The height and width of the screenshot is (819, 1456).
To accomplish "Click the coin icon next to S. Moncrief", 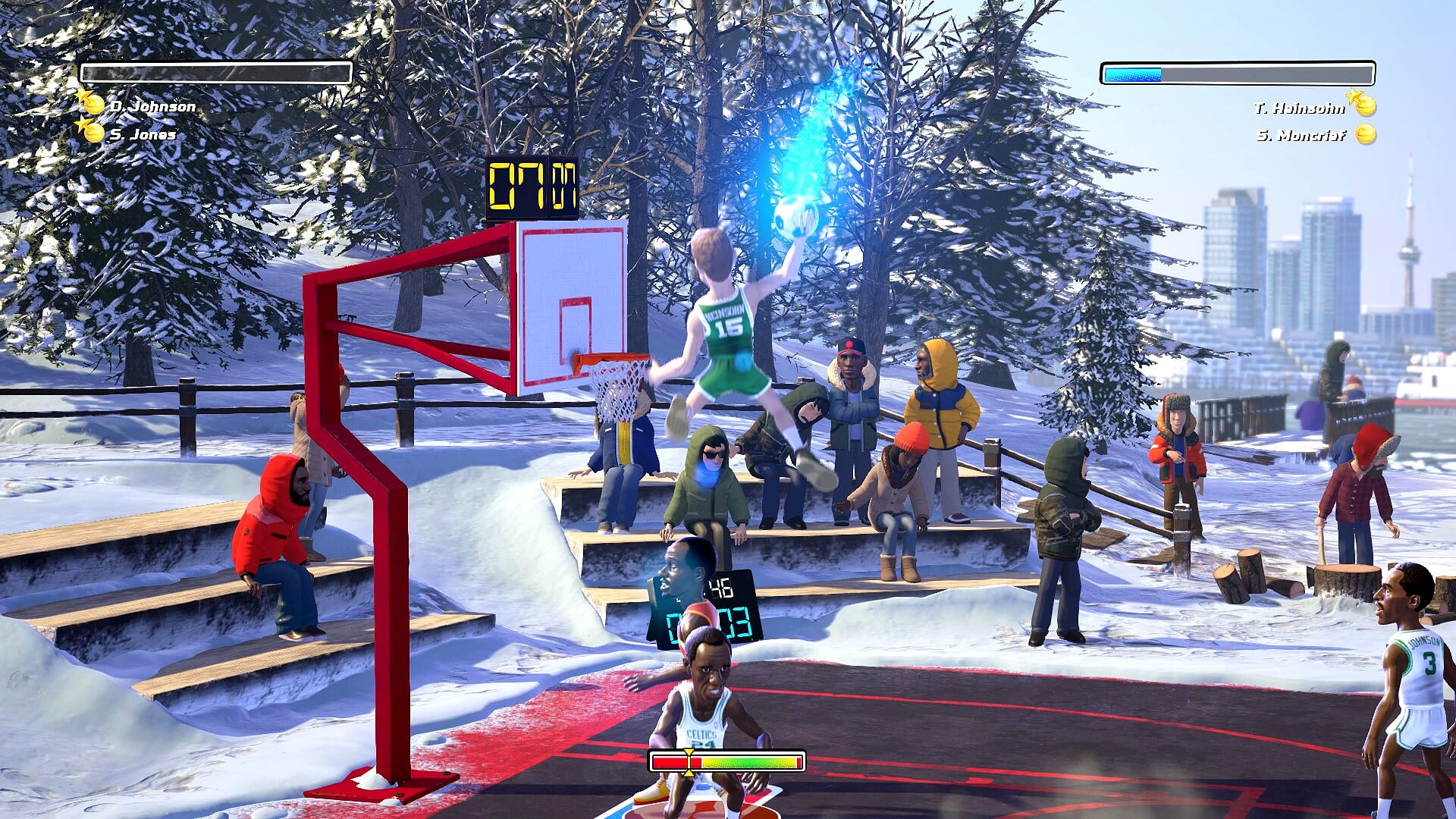I will 1366,133.
